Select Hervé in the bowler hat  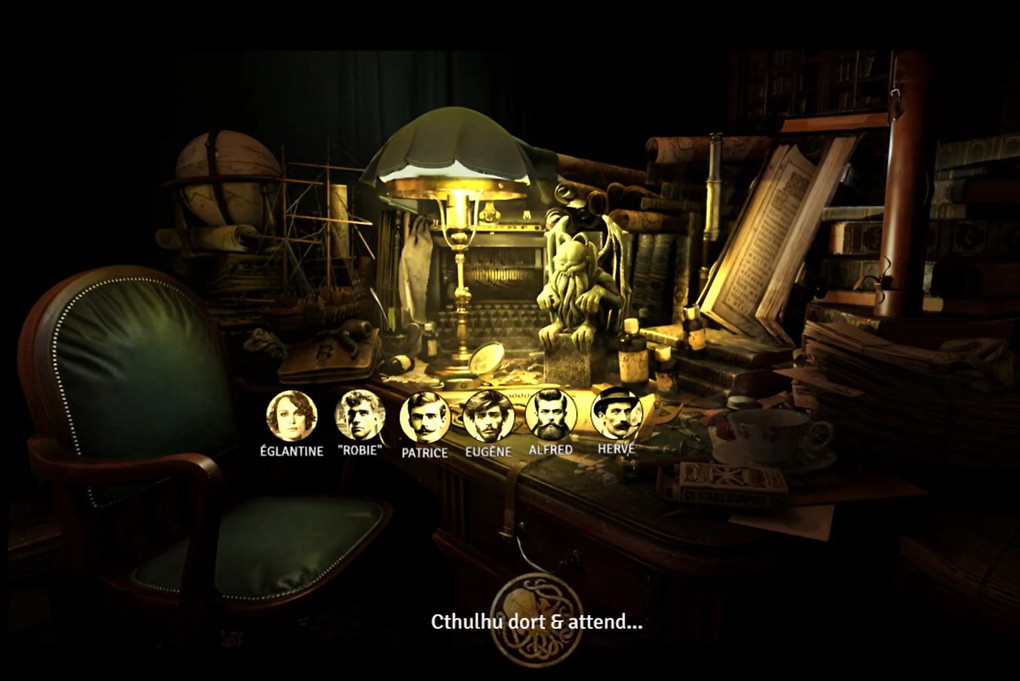point(616,414)
